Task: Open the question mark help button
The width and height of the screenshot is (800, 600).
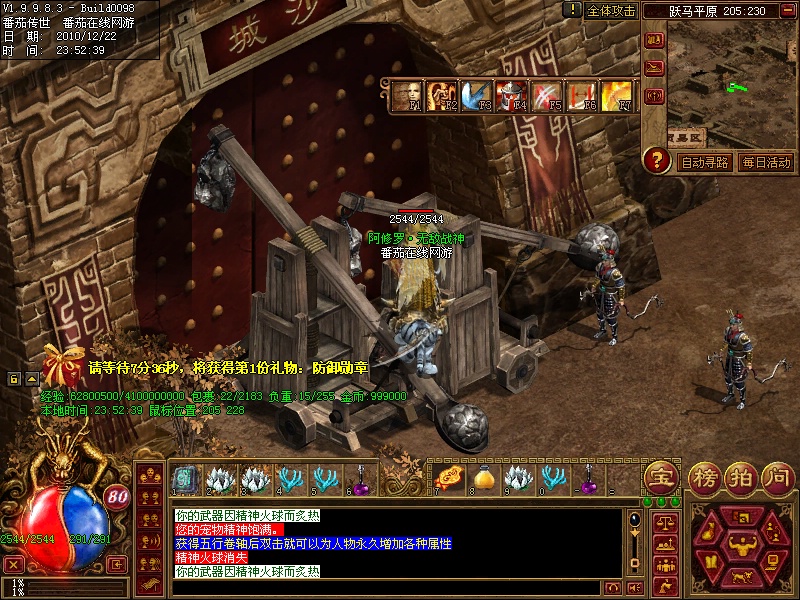Action: pos(656,159)
